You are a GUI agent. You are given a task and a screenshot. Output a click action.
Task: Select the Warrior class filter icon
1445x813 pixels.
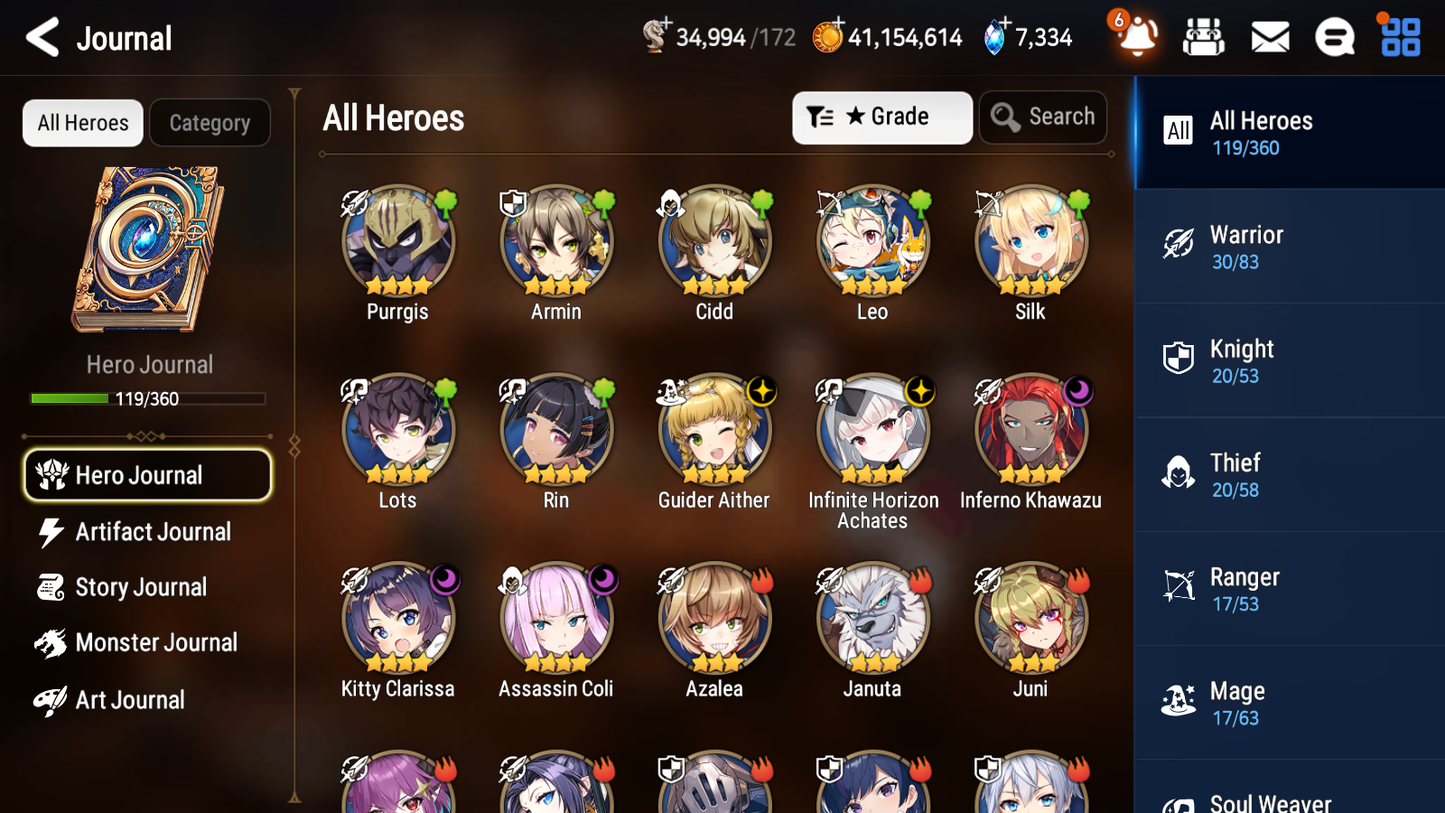click(1180, 245)
